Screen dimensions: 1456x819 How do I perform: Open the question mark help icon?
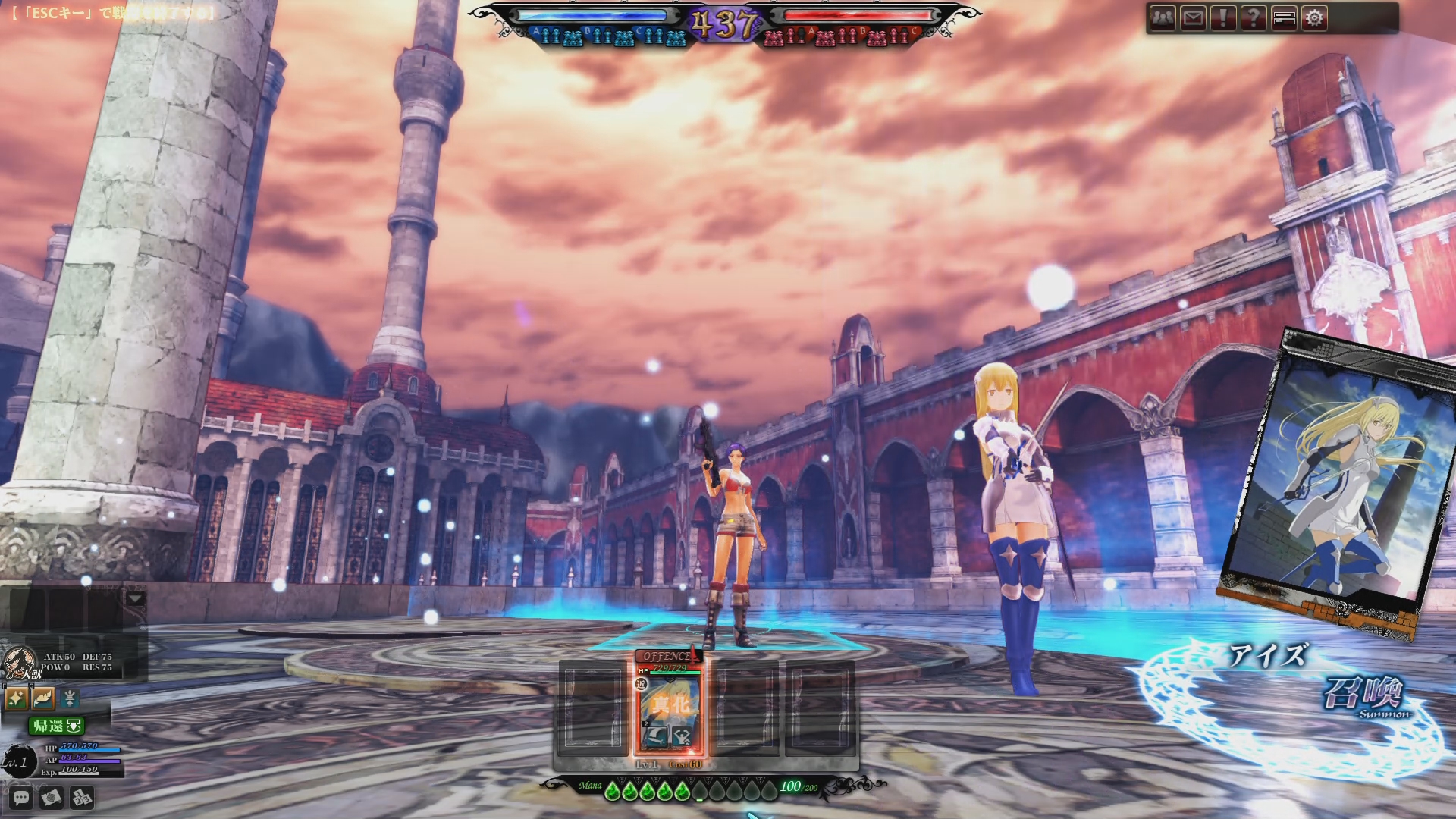1254,18
